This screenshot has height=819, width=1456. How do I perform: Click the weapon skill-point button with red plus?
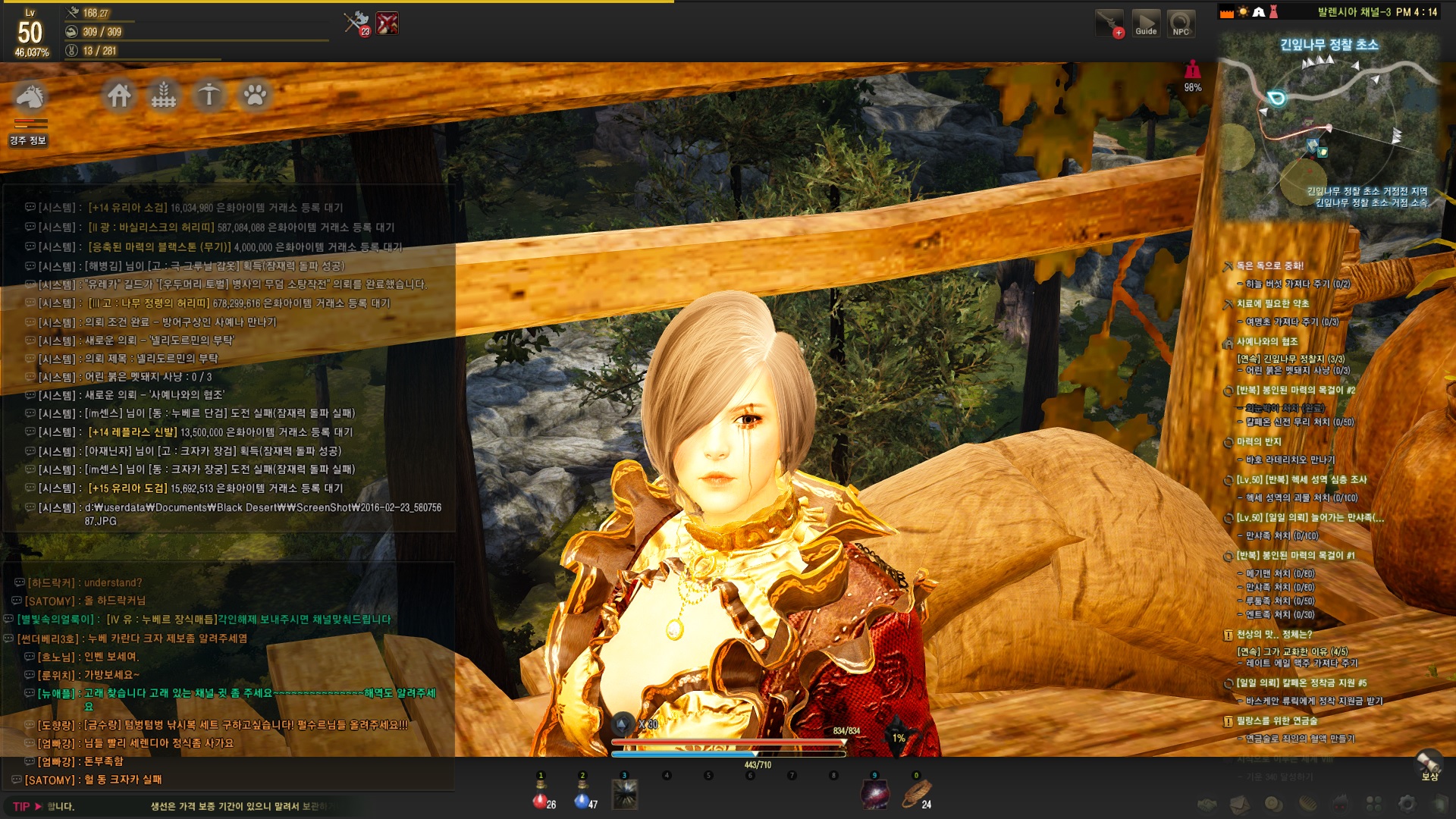1109,24
